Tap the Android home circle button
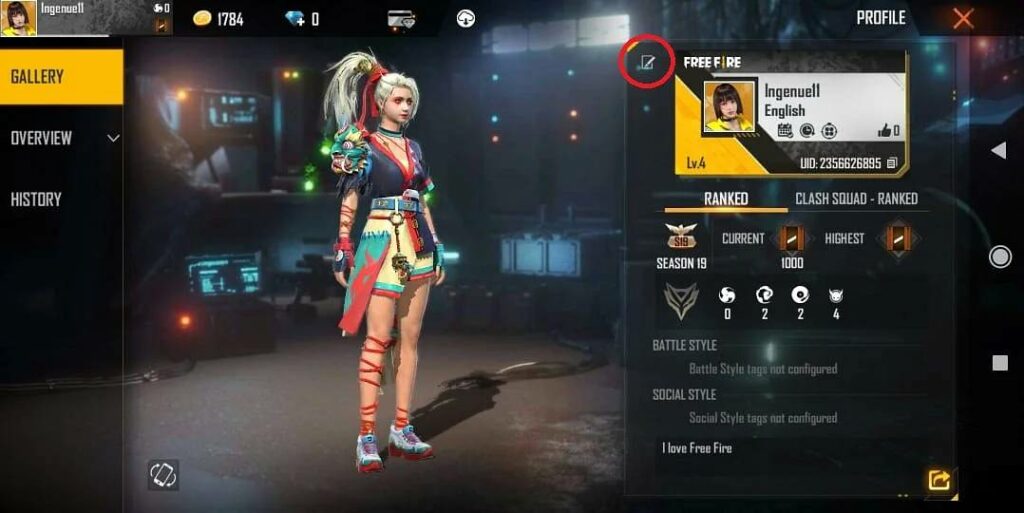Screen dimensions: 1024x513 [999, 257]
